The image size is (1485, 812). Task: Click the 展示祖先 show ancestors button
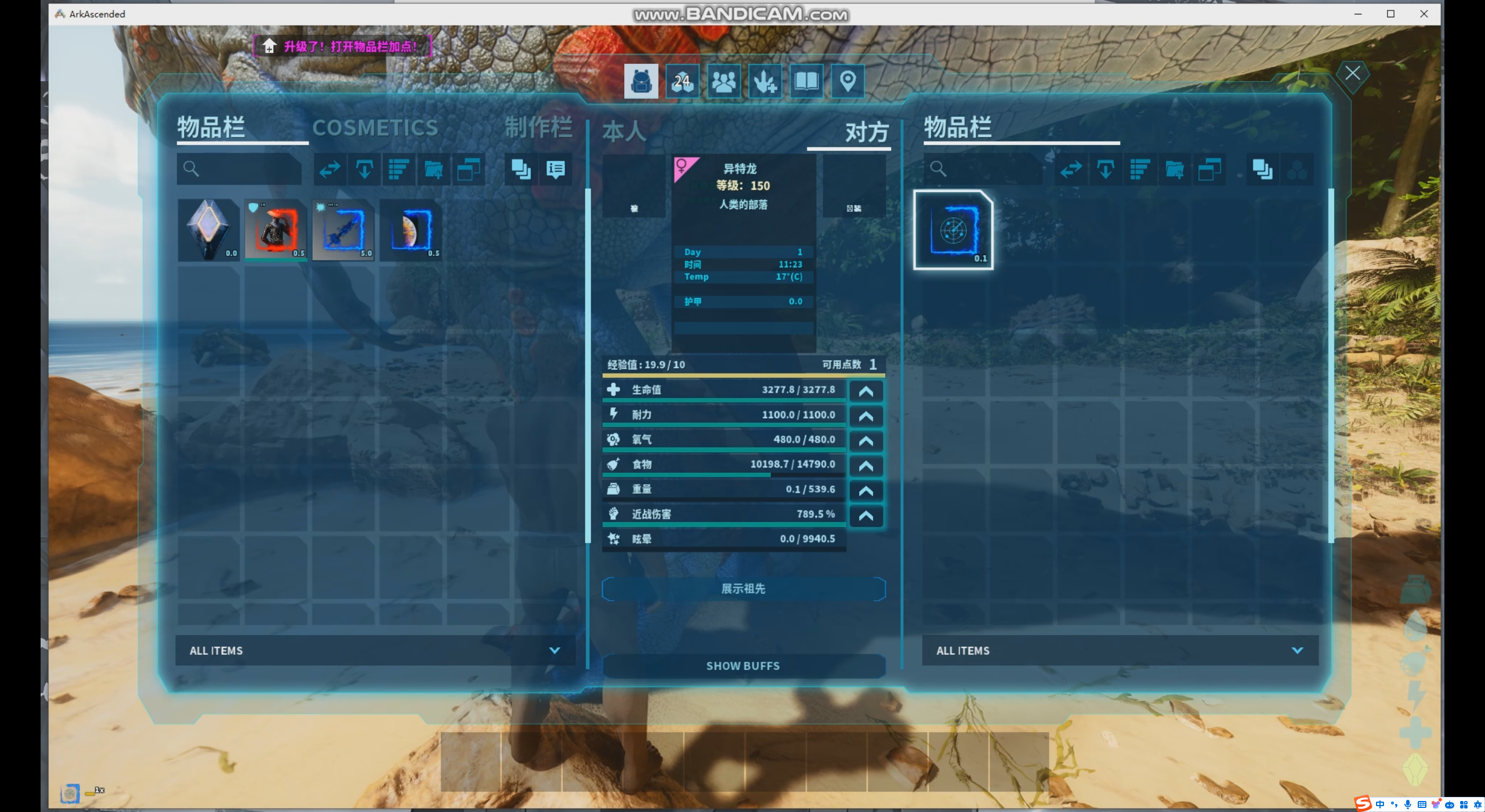tap(743, 589)
